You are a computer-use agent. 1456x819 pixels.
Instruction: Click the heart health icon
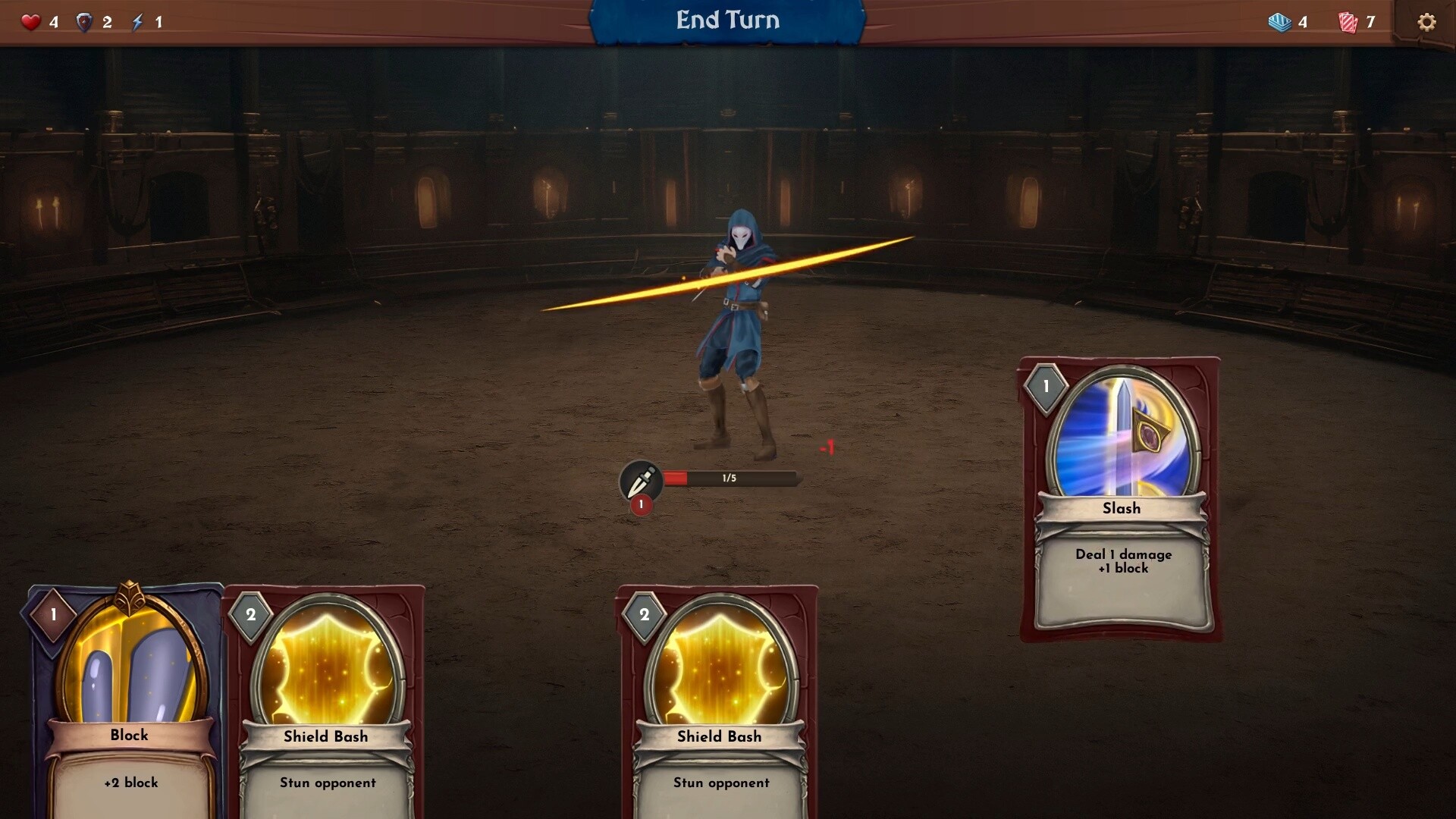pos(30,21)
